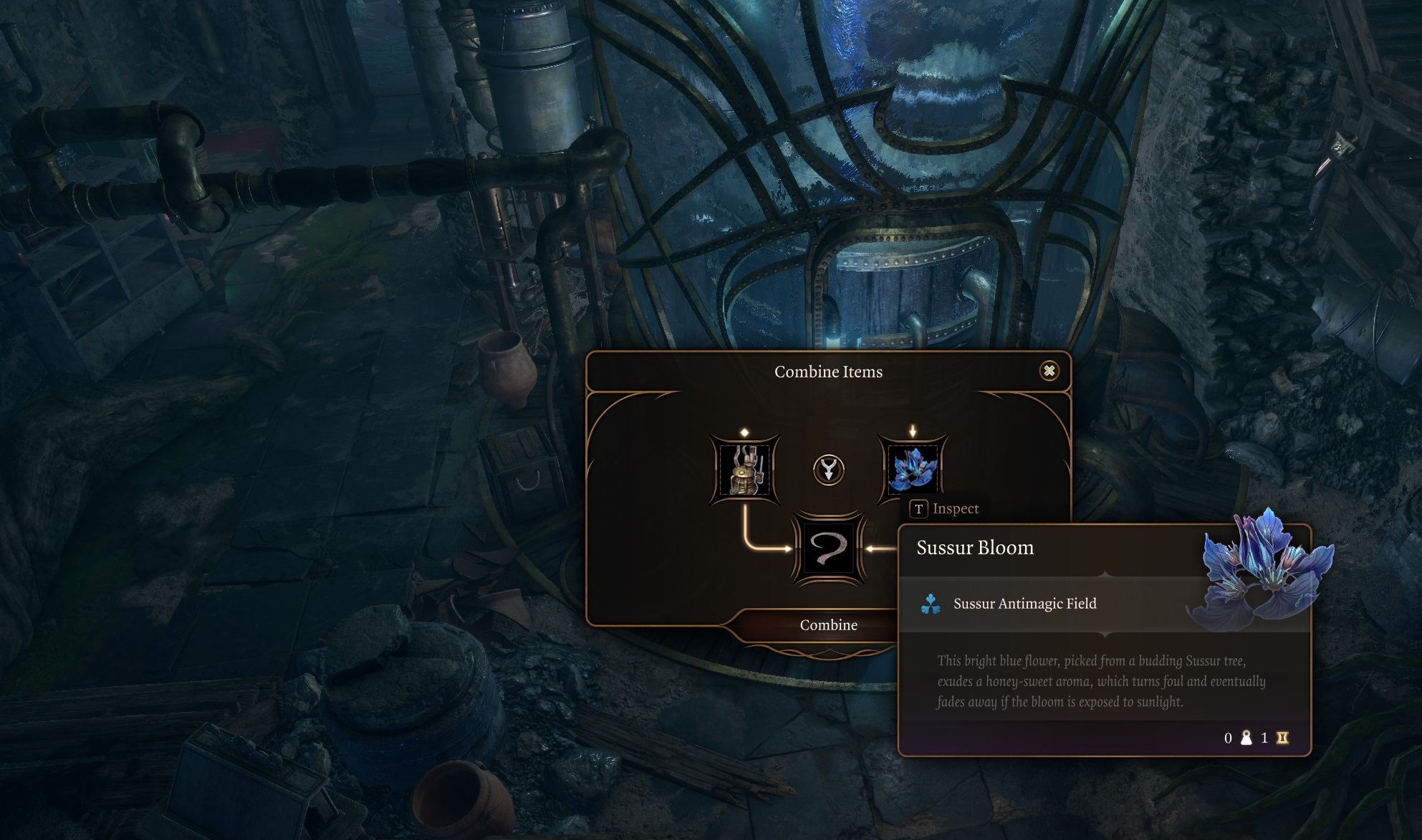Click the Combine button
1422x840 pixels.
click(x=828, y=625)
